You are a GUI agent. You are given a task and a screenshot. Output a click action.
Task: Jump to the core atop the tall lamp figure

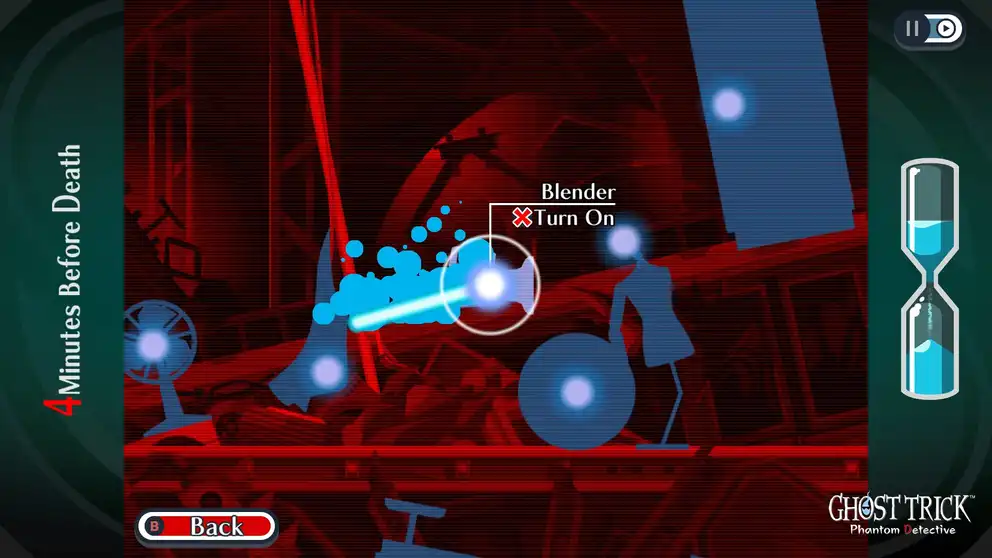tap(624, 240)
